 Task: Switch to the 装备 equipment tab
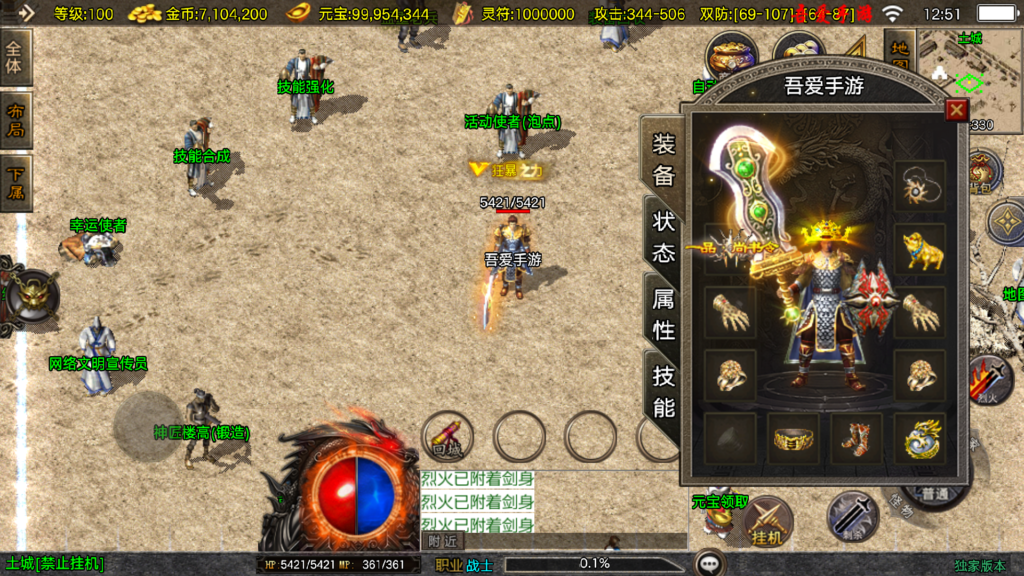coord(664,160)
